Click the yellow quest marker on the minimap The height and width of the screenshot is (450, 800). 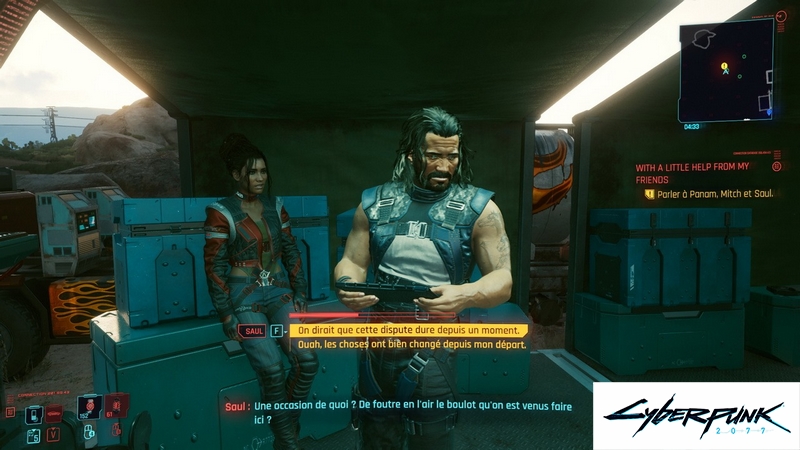pos(725,66)
